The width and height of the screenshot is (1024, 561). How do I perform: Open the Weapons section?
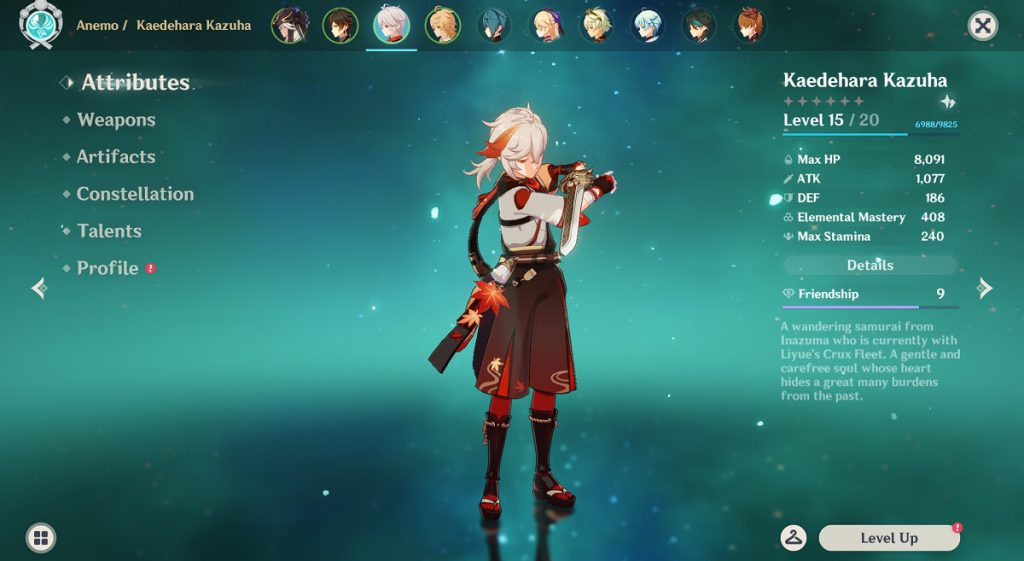tap(116, 120)
